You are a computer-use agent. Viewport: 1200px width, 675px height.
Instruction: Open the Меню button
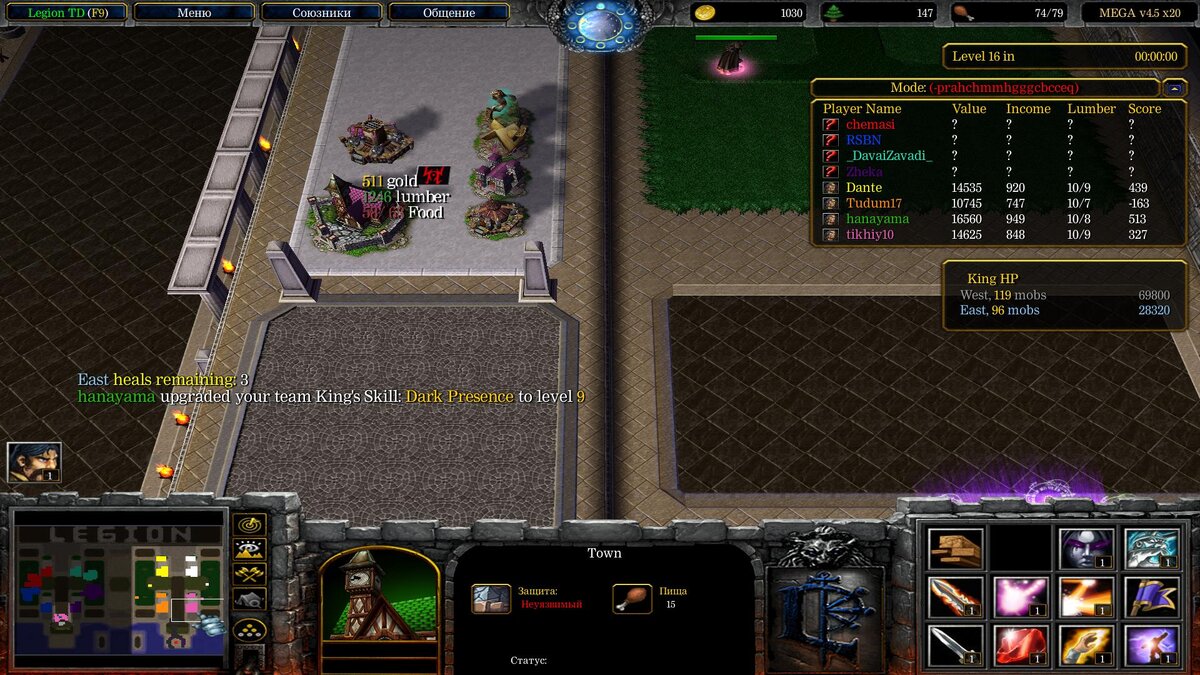pos(194,13)
